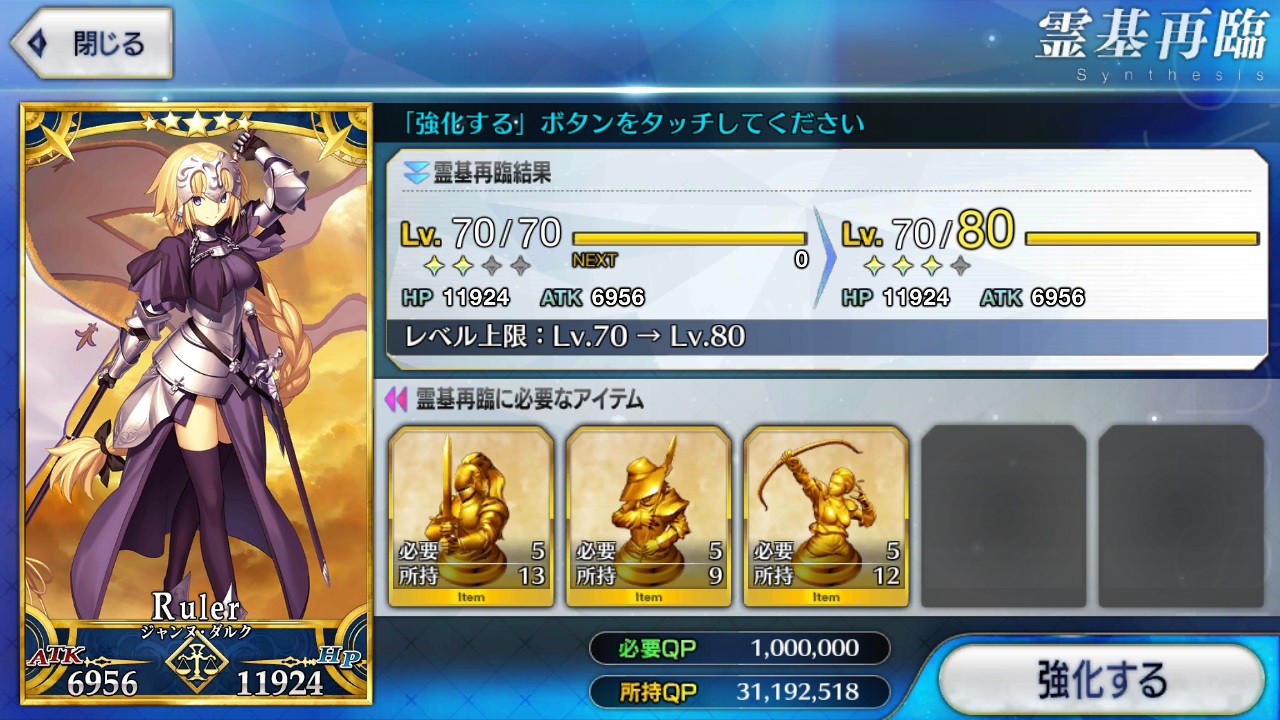Select the gold Saber statue item
The width and height of the screenshot is (1280, 720).
click(x=471, y=515)
